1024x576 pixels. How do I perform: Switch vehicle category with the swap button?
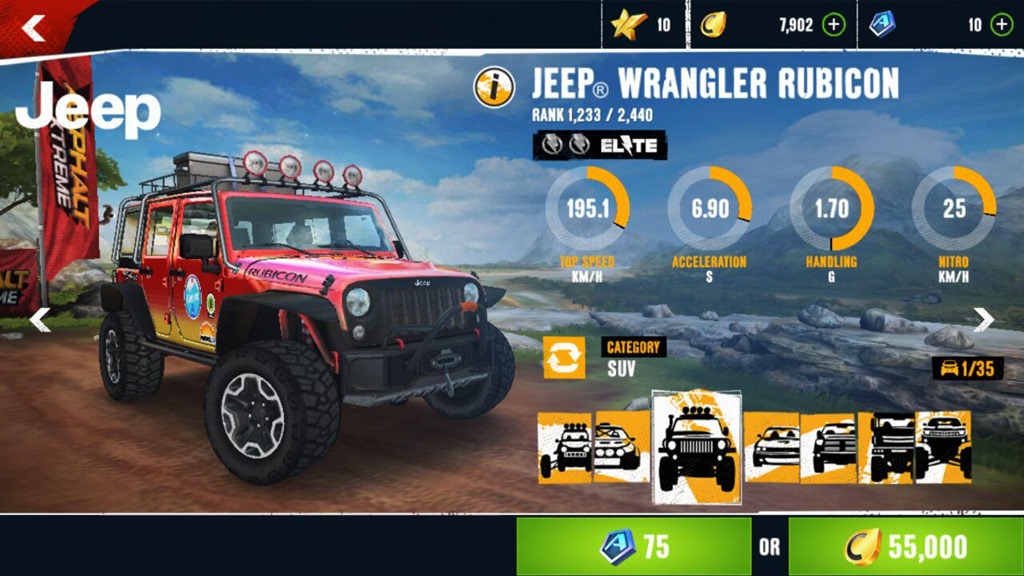pos(564,357)
